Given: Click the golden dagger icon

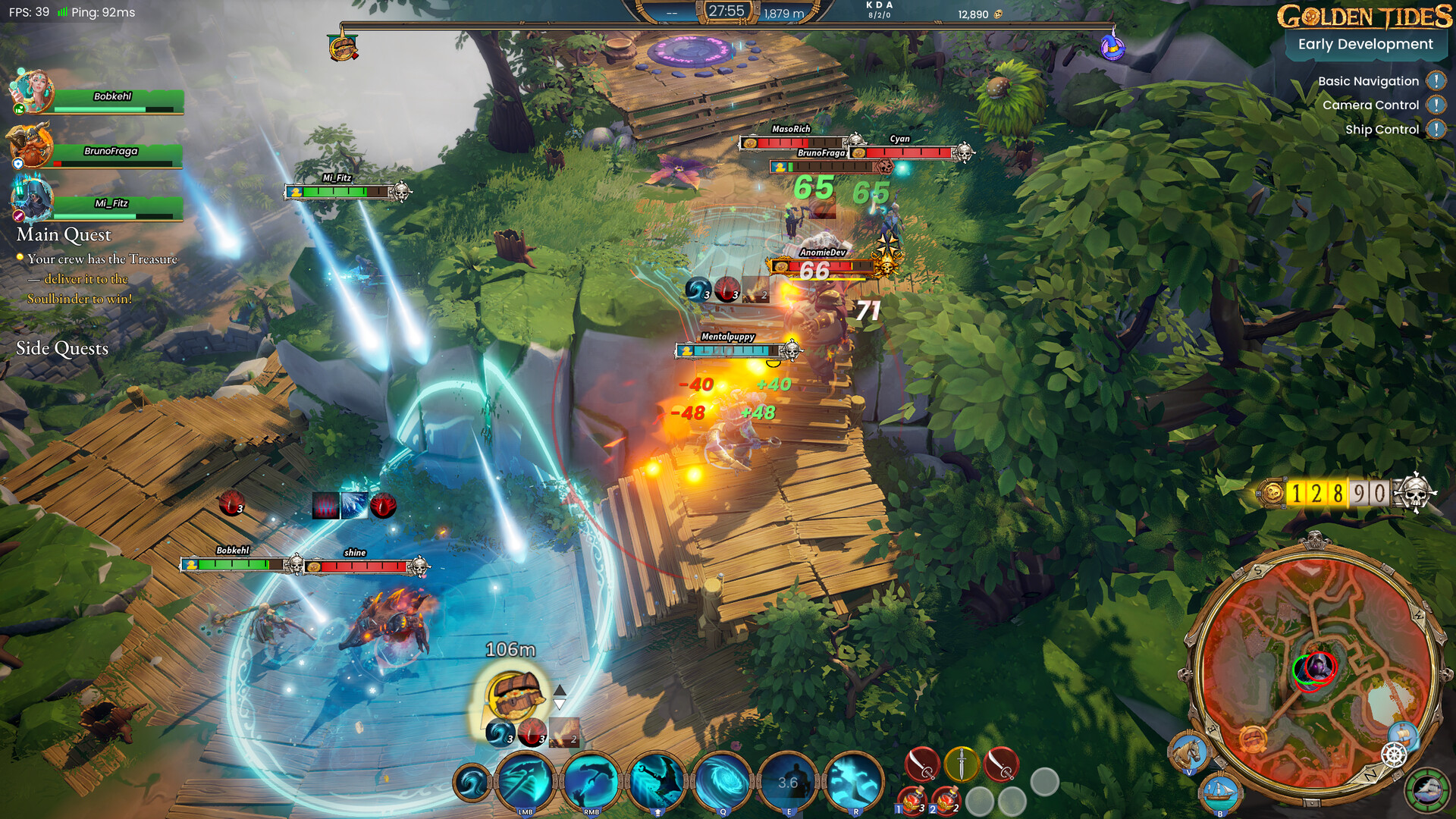Looking at the screenshot, I should [x=962, y=764].
